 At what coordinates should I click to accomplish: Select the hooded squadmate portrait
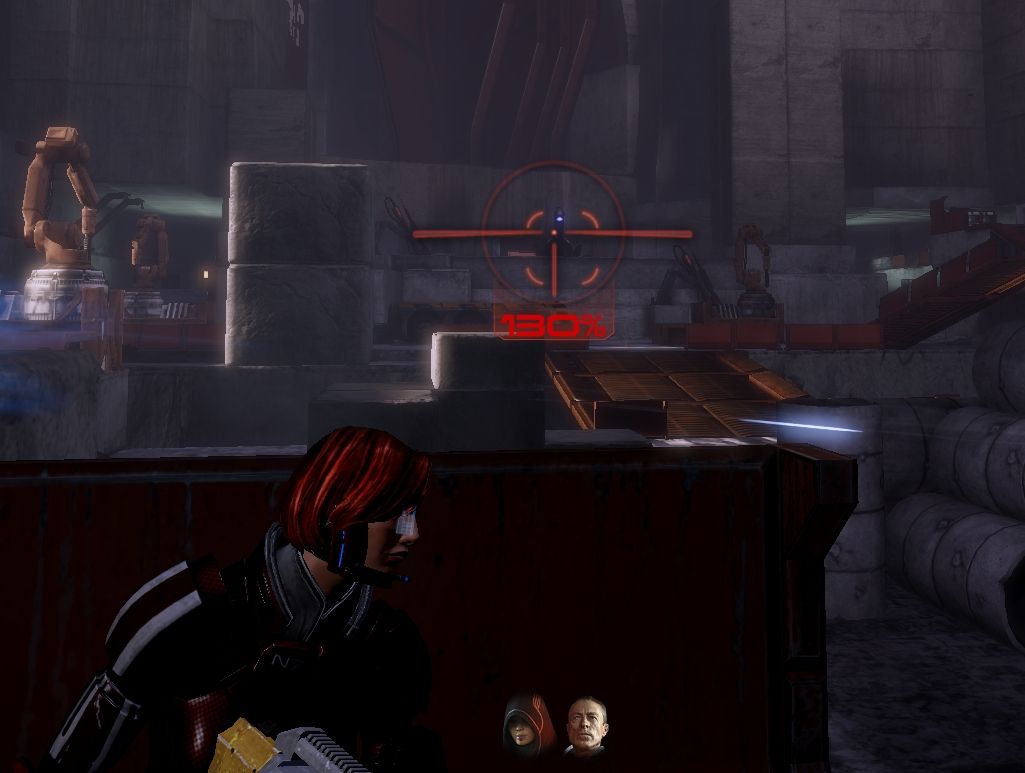coord(522,726)
